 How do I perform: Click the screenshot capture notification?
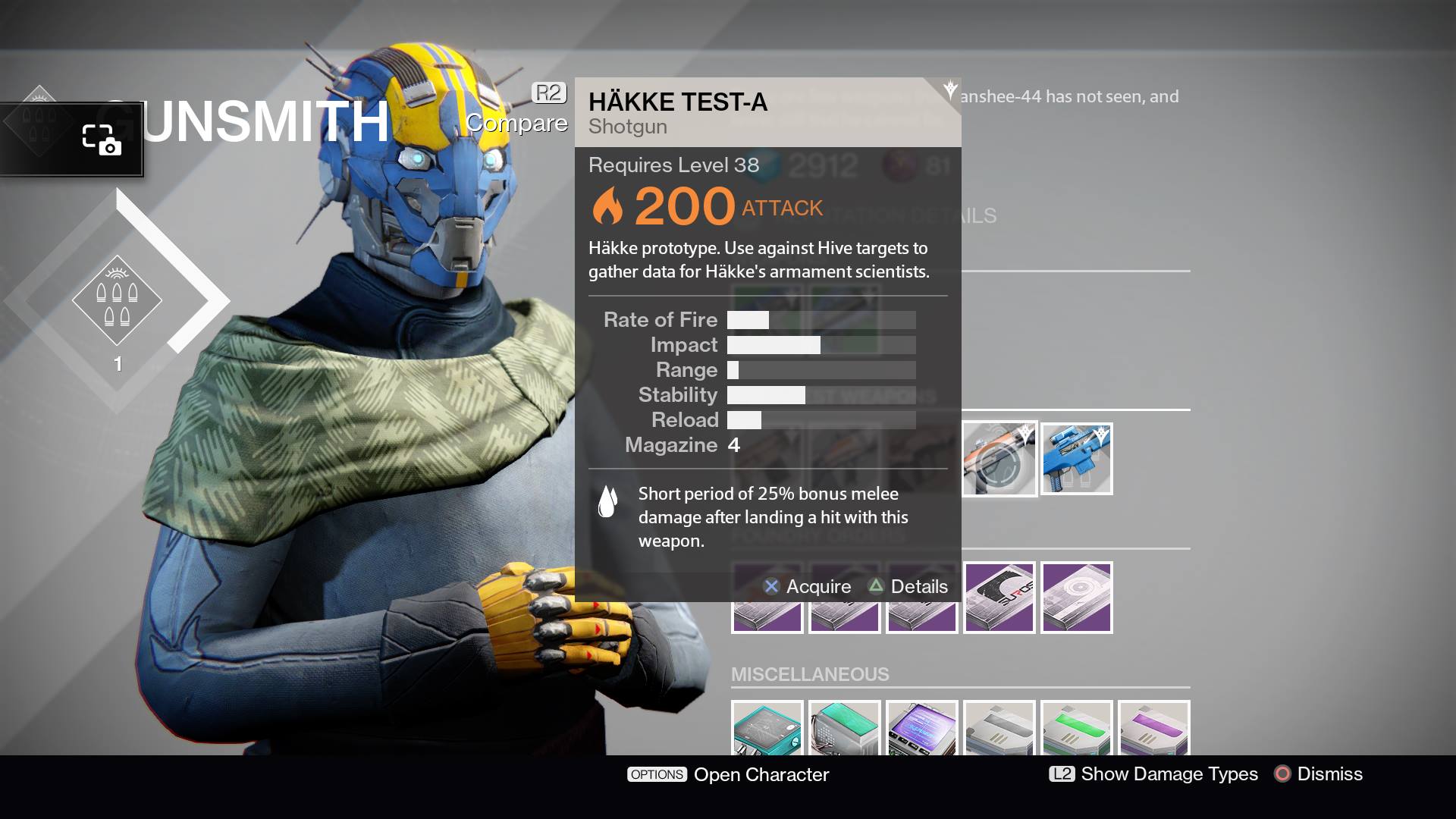(x=71, y=140)
